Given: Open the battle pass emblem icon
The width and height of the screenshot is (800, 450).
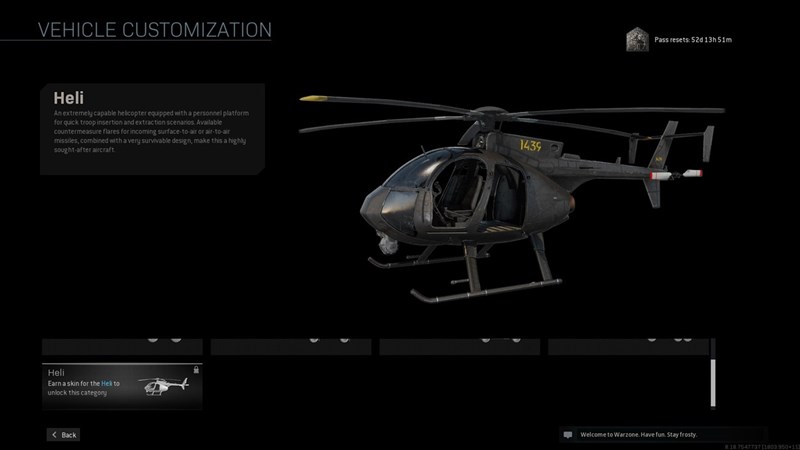Looking at the screenshot, I should tap(634, 39).
